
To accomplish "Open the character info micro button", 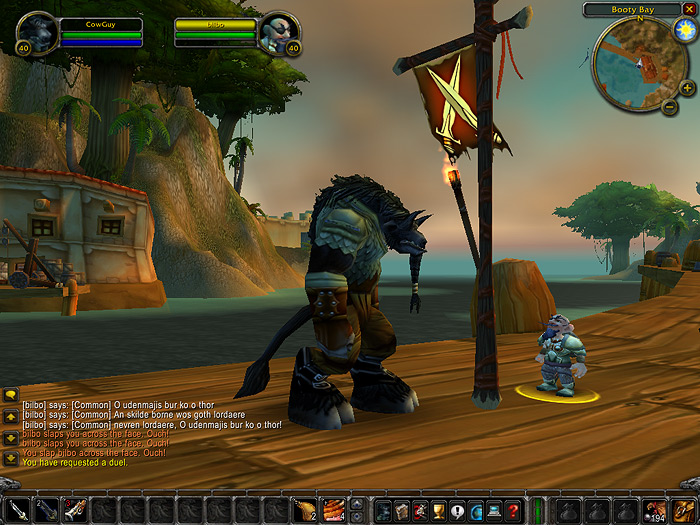I will pos(385,510).
